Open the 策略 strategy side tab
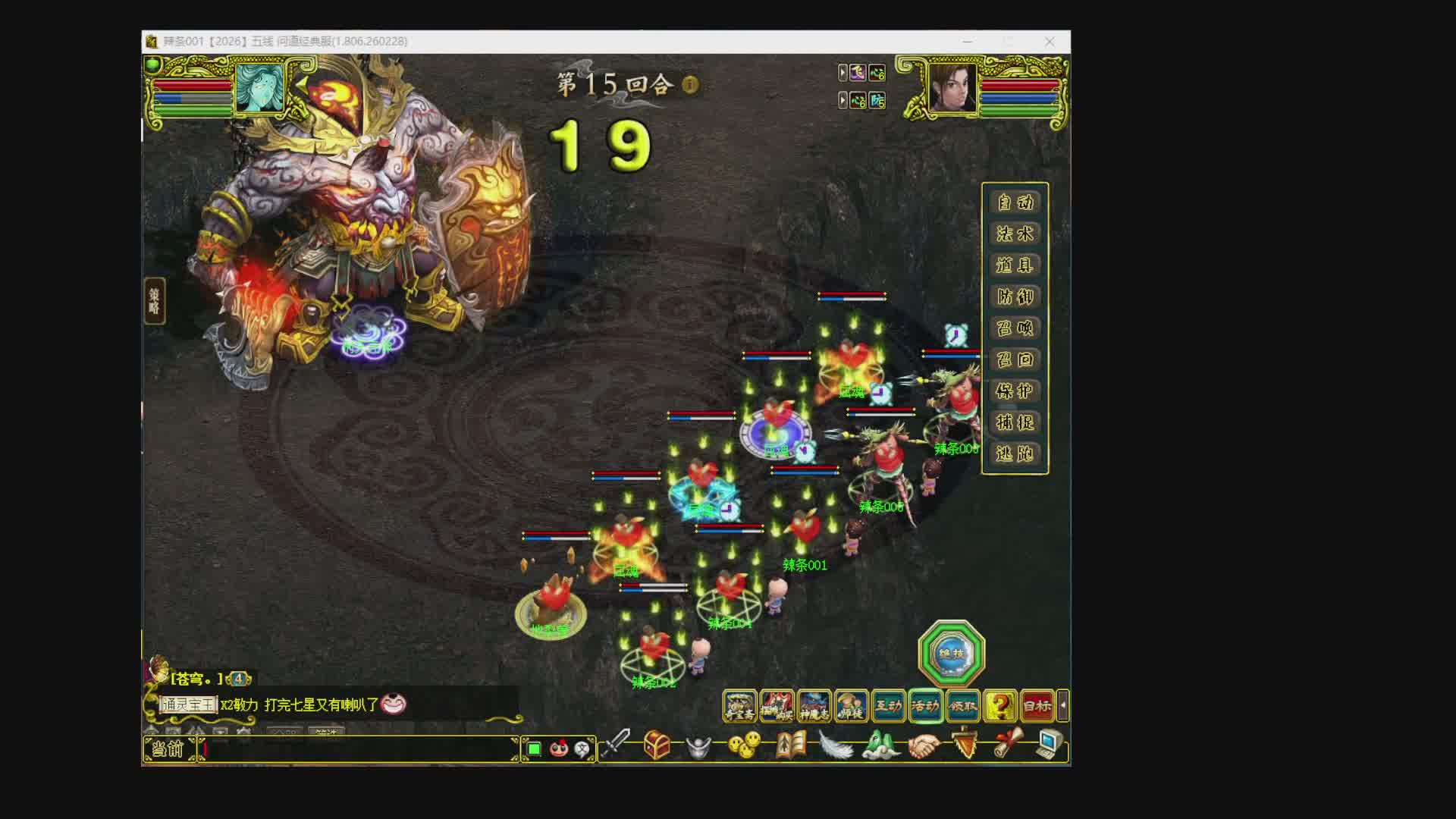Image resolution: width=1456 pixels, height=819 pixels. point(154,301)
